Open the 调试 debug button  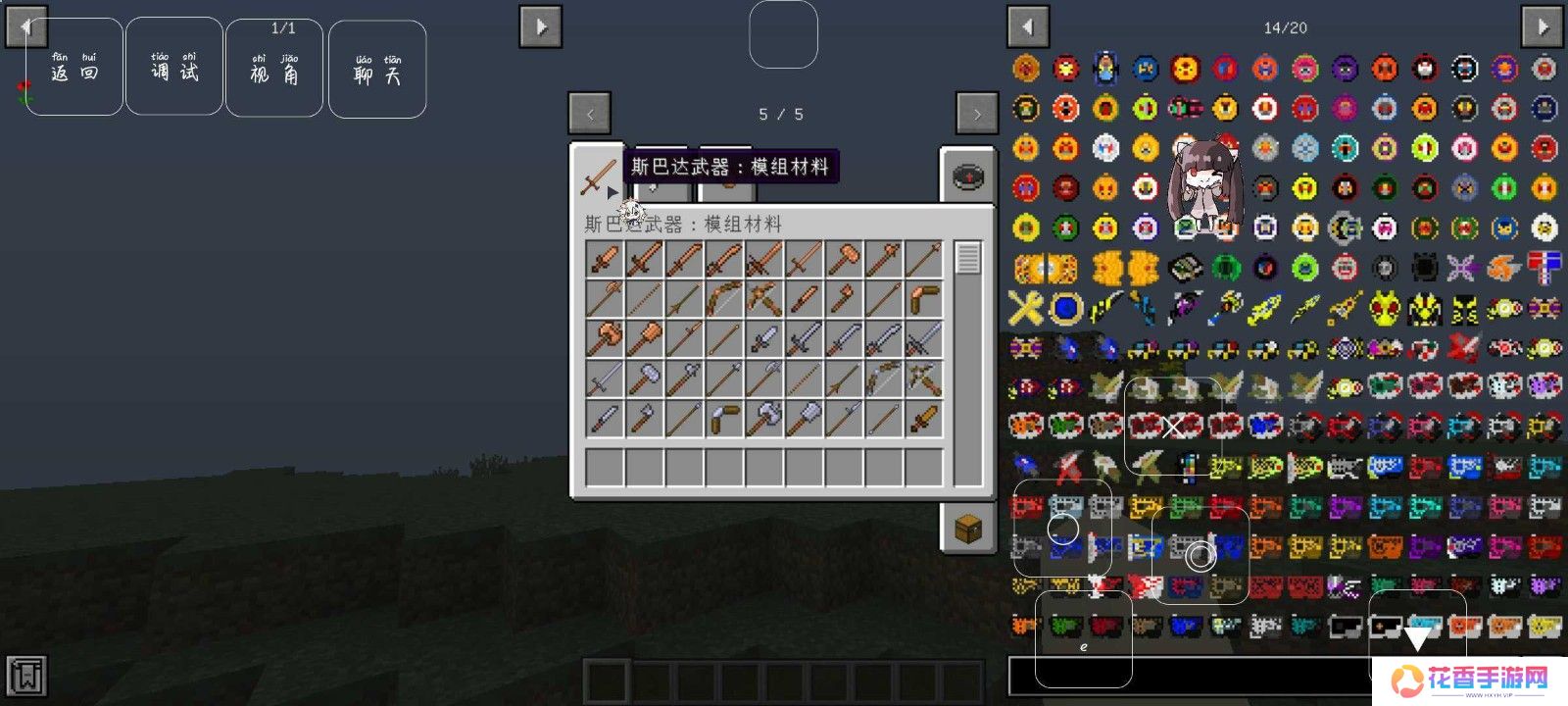(174, 67)
